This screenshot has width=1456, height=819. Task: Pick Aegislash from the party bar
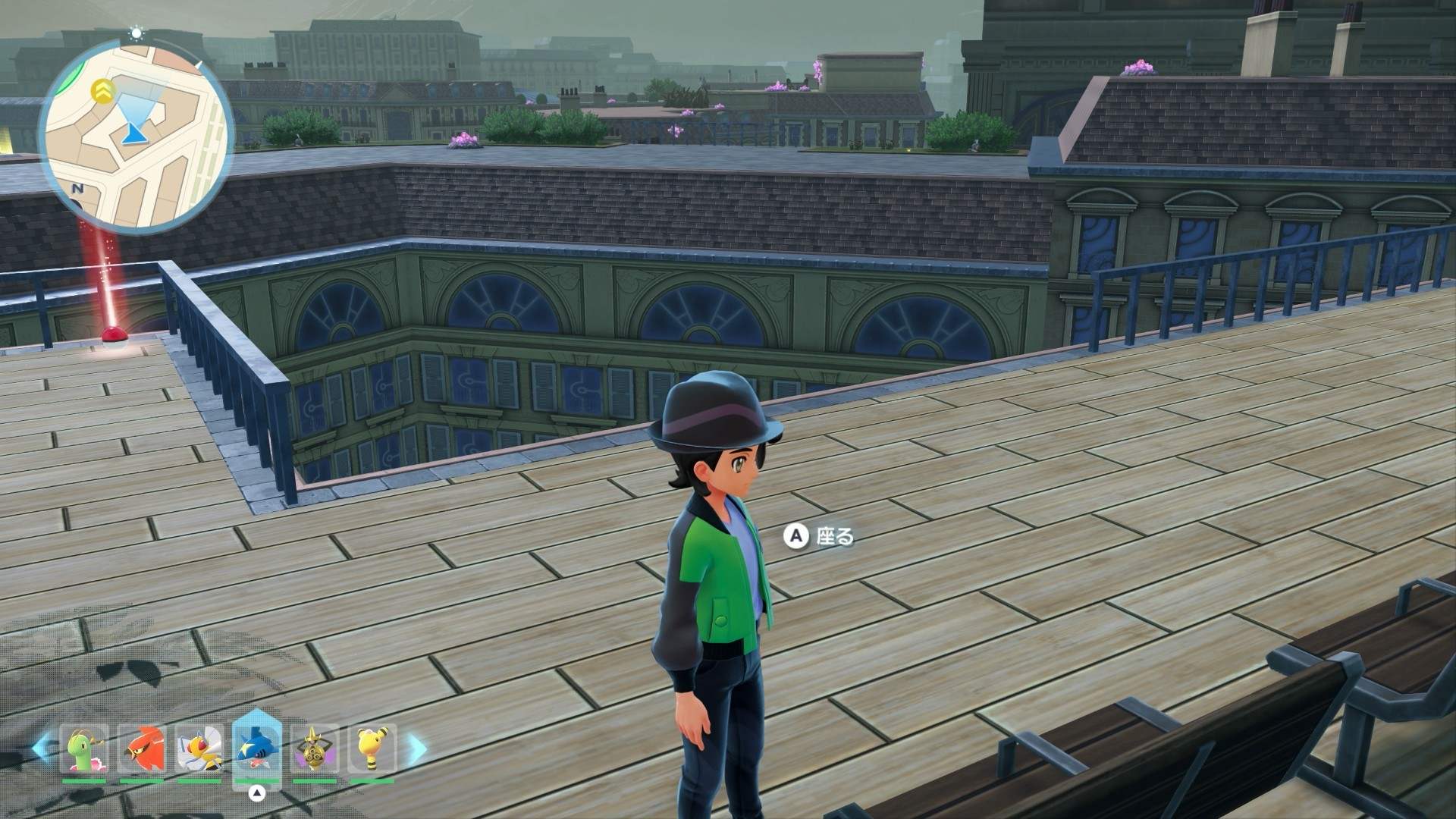(x=314, y=748)
